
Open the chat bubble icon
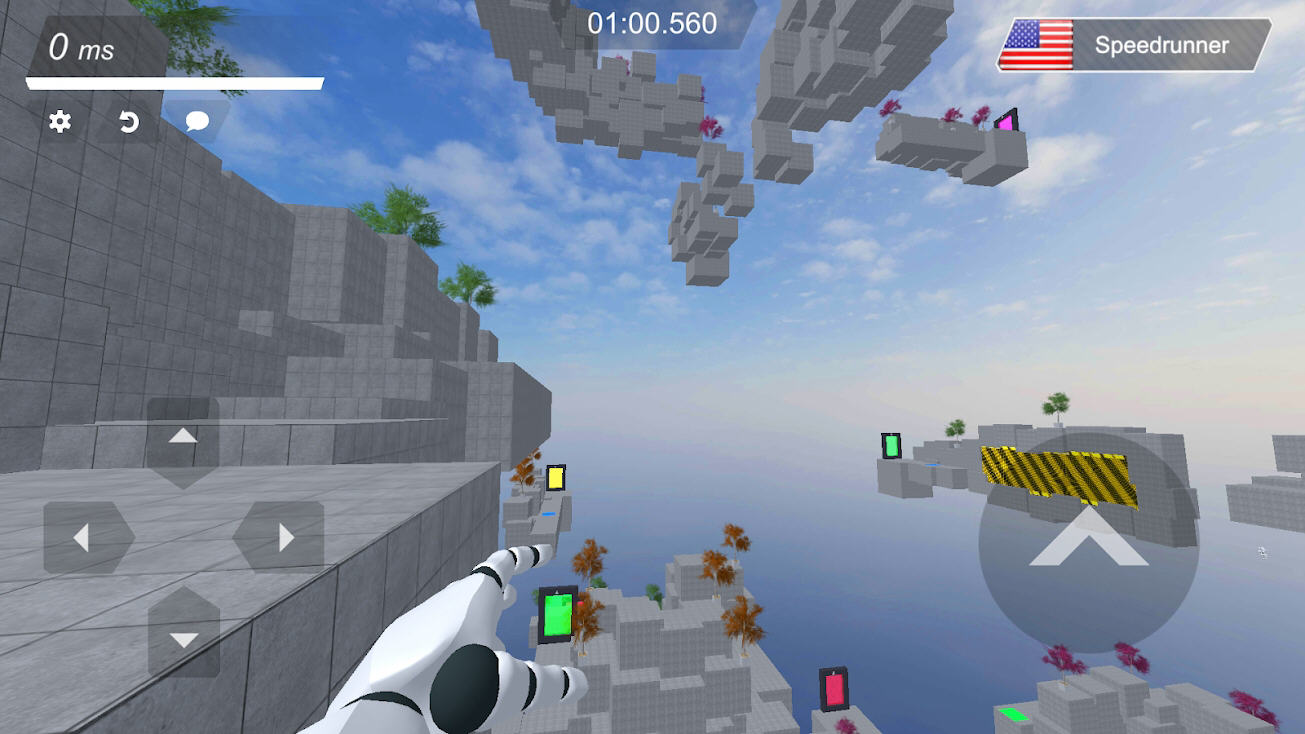pyautogui.click(x=197, y=122)
